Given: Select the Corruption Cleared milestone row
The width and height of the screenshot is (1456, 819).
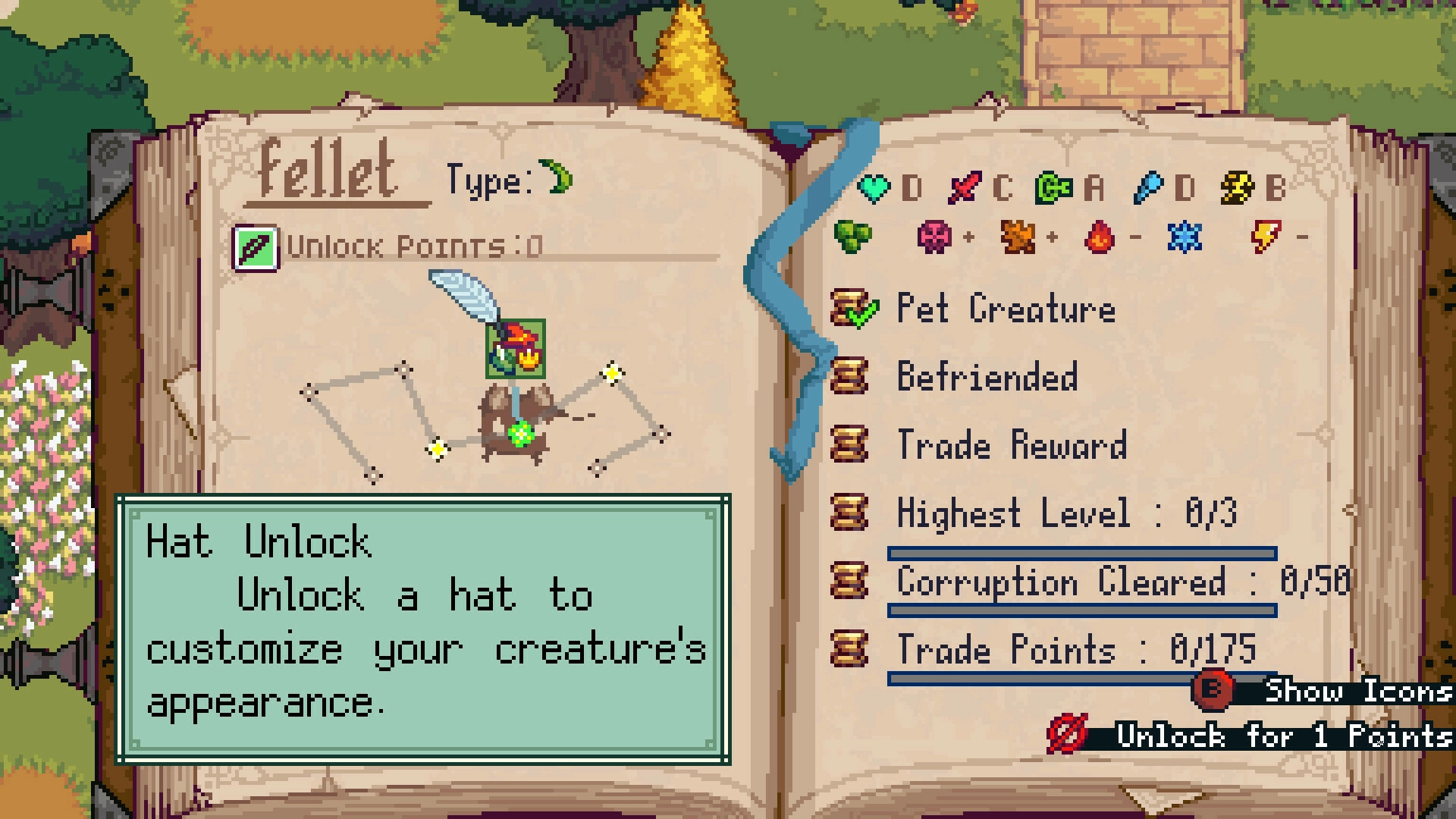Looking at the screenshot, I should 1122,582.
